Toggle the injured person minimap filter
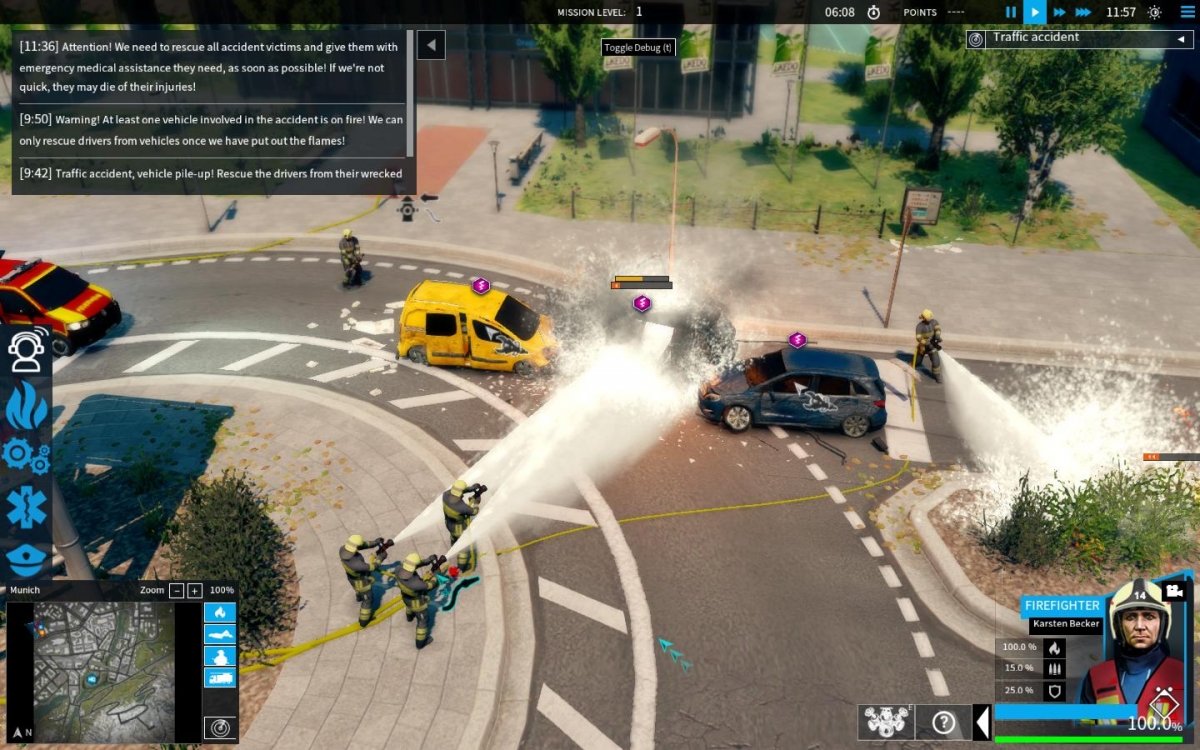This screenshot has width=1200, height=750. coord(220,634)
